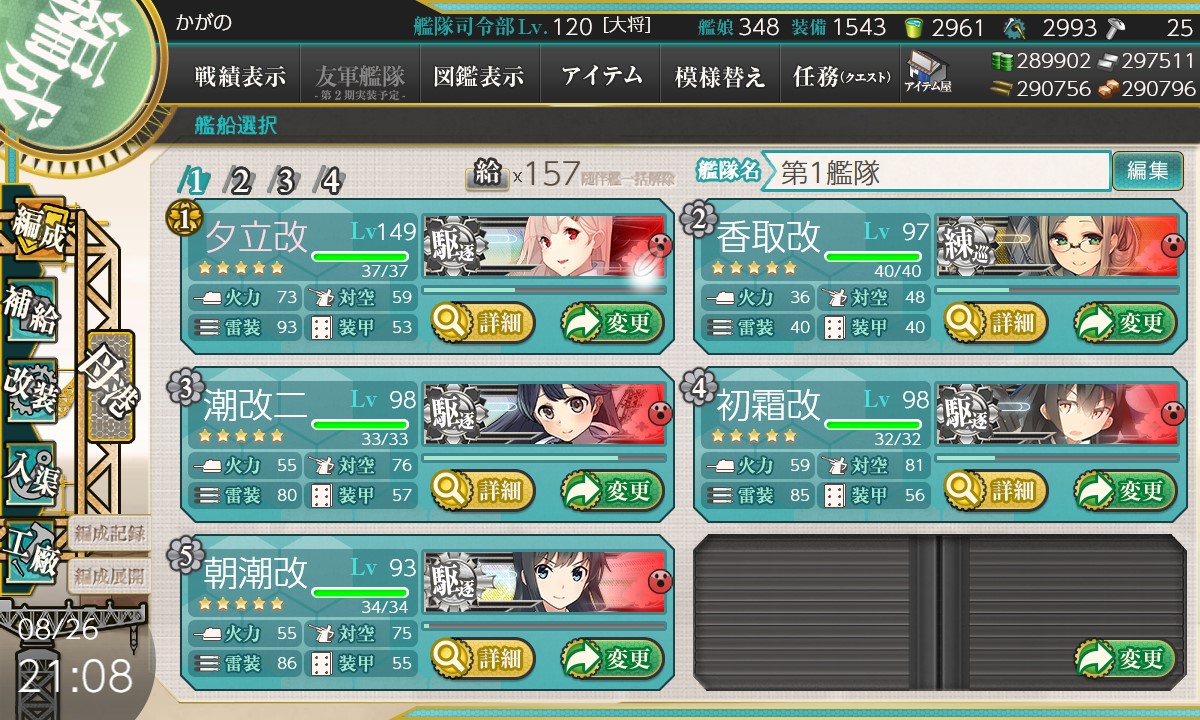Switch to fleet tab 2
The image size is (1200, 720).
pyautogui.click(x=240, y=181)
